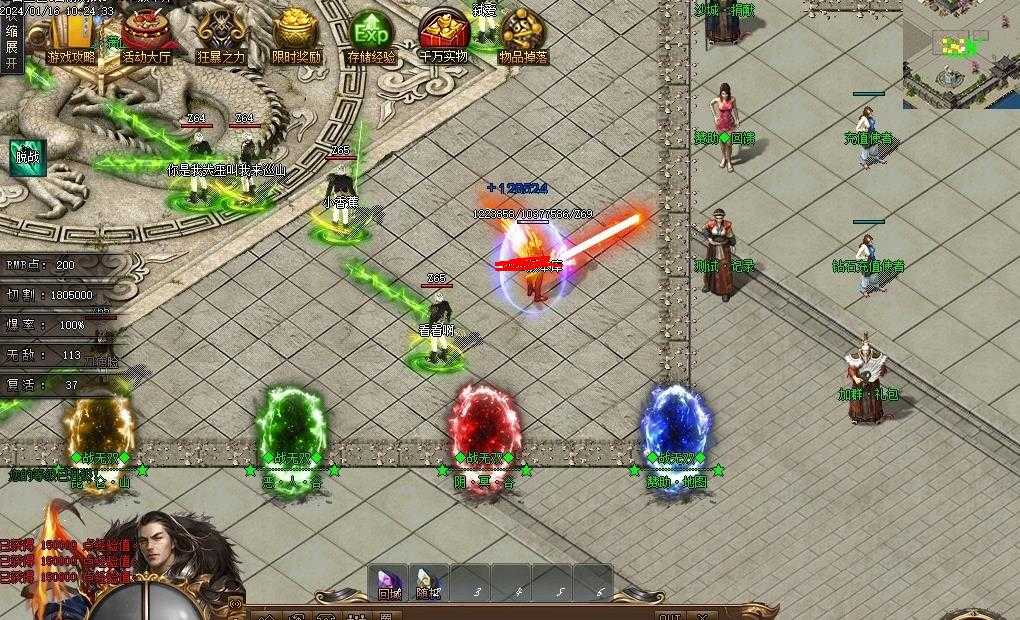Toggle the 收缩展开 collapse menu tab
Viewport: 1020px width, 620px height.
click(12, 40)
